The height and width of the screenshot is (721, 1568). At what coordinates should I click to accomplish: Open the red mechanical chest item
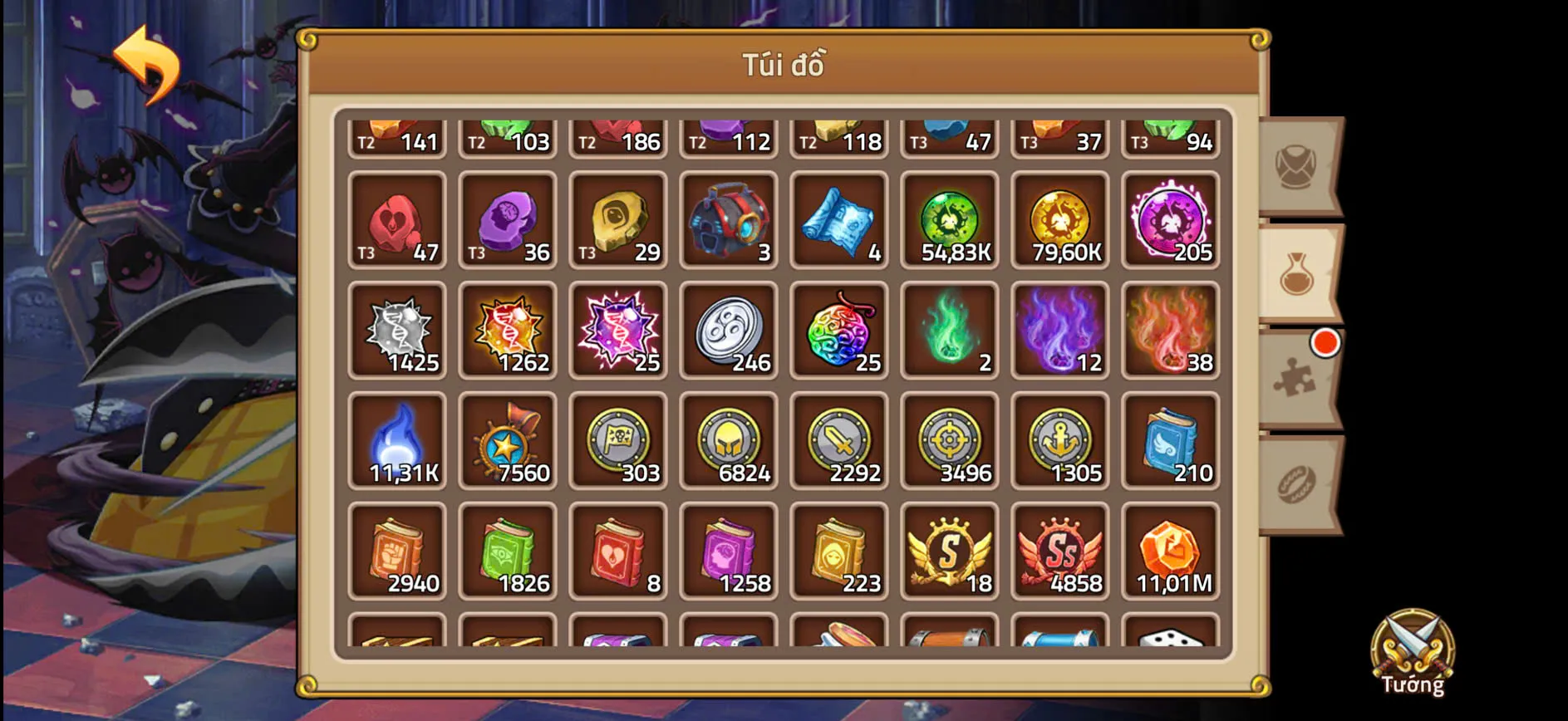click(x=729, y=220)
